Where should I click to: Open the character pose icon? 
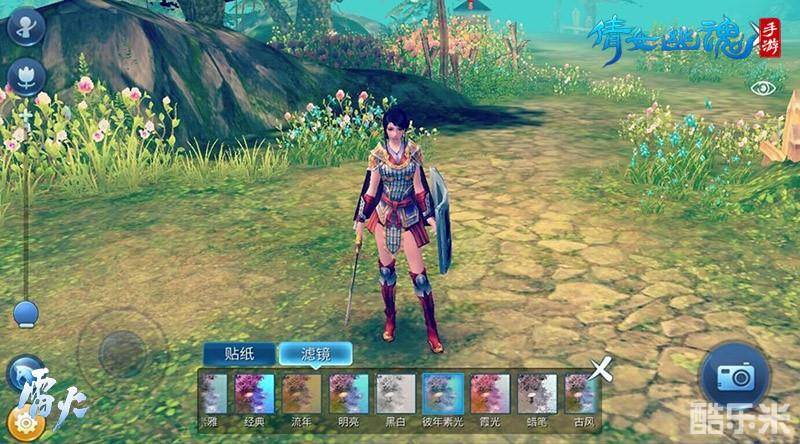click(x=24, y=25)
